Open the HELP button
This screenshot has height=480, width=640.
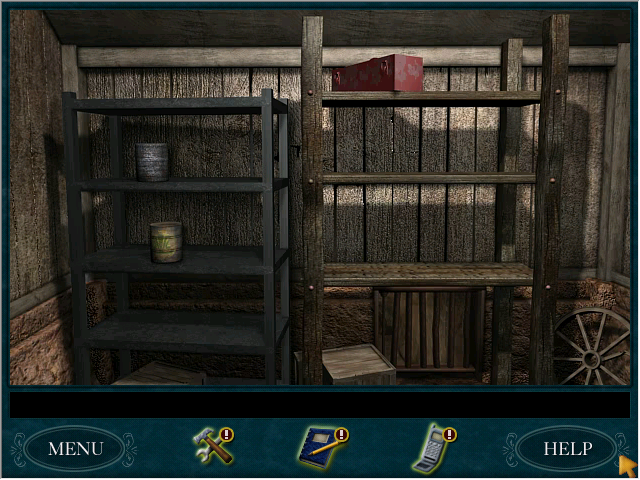(x=567, y=448)
